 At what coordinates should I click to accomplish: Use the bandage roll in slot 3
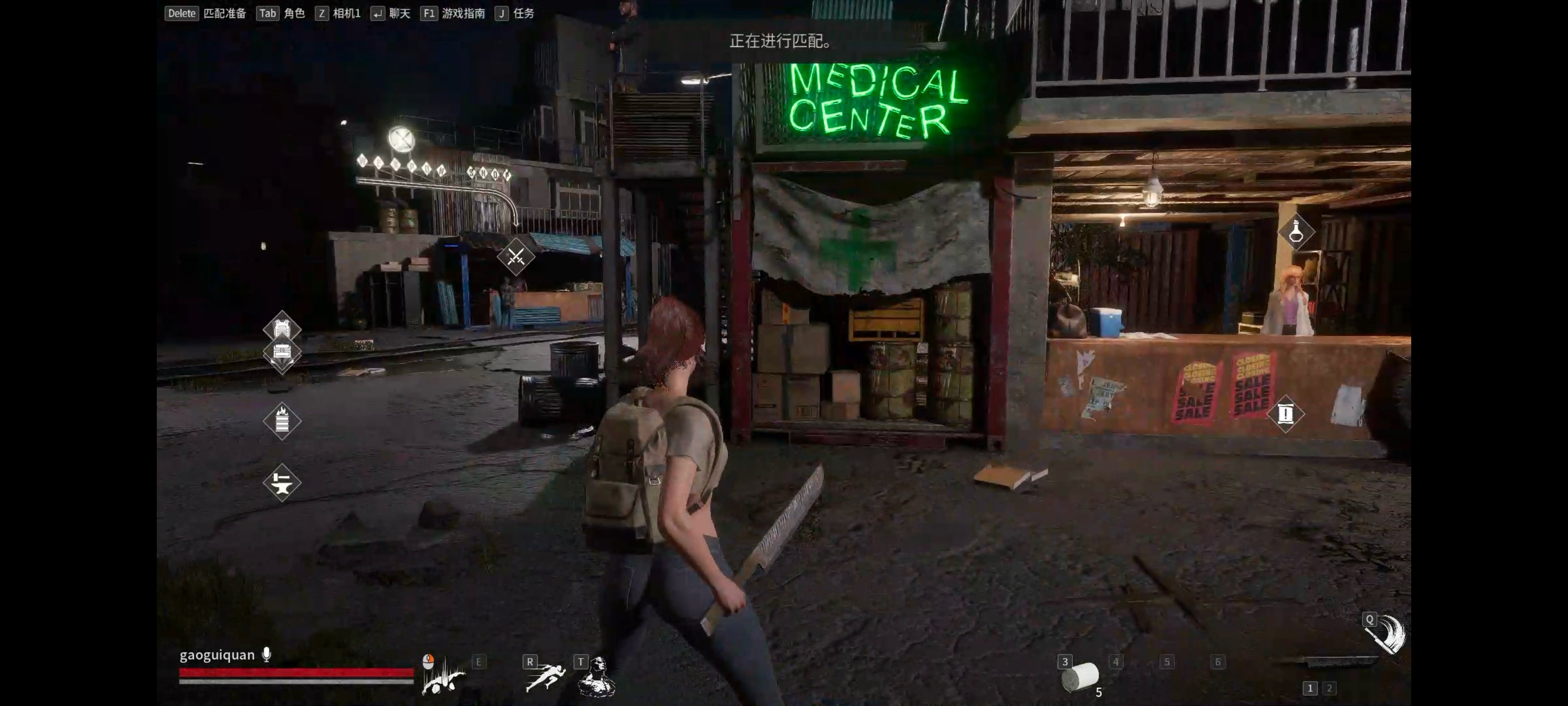pyautogui.click(x=1080, y=677)
